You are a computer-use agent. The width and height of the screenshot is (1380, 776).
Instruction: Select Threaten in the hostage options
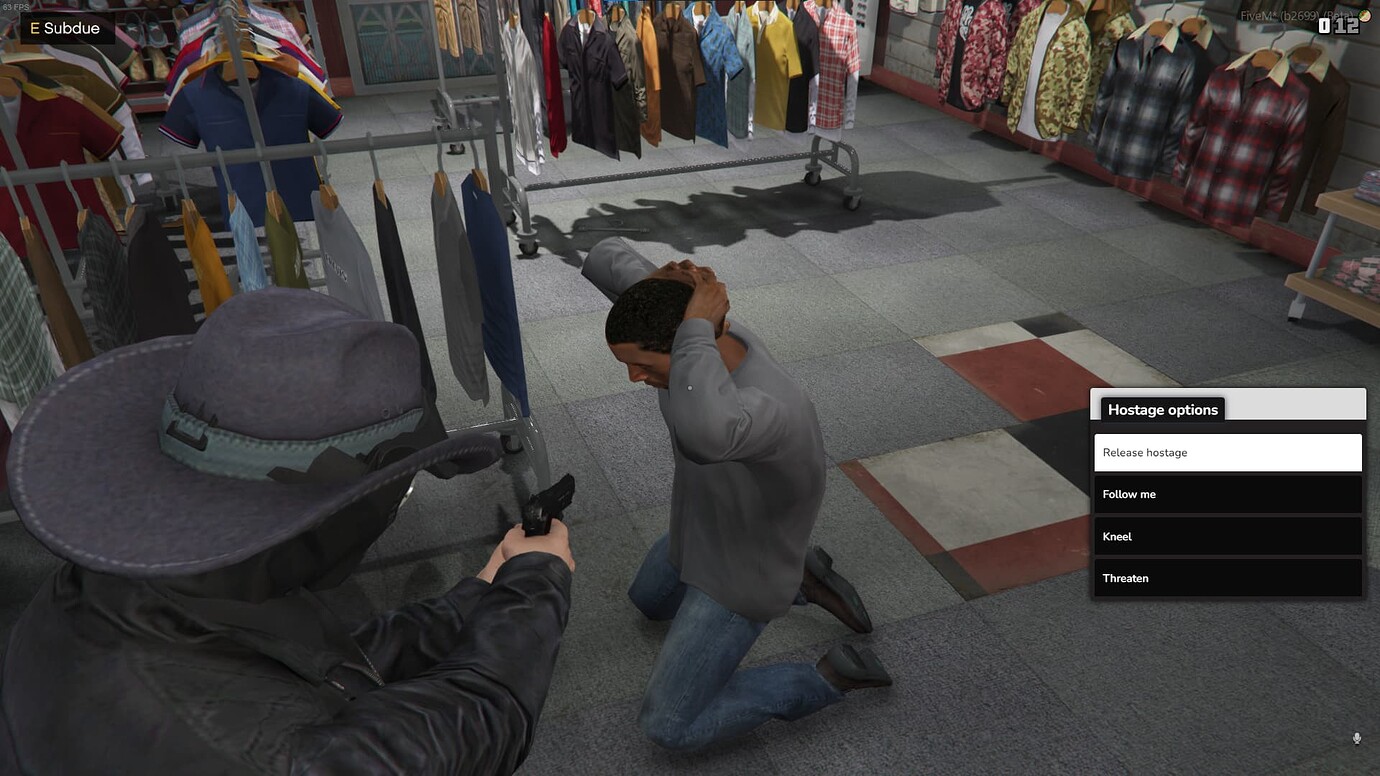click(1227, 578)
